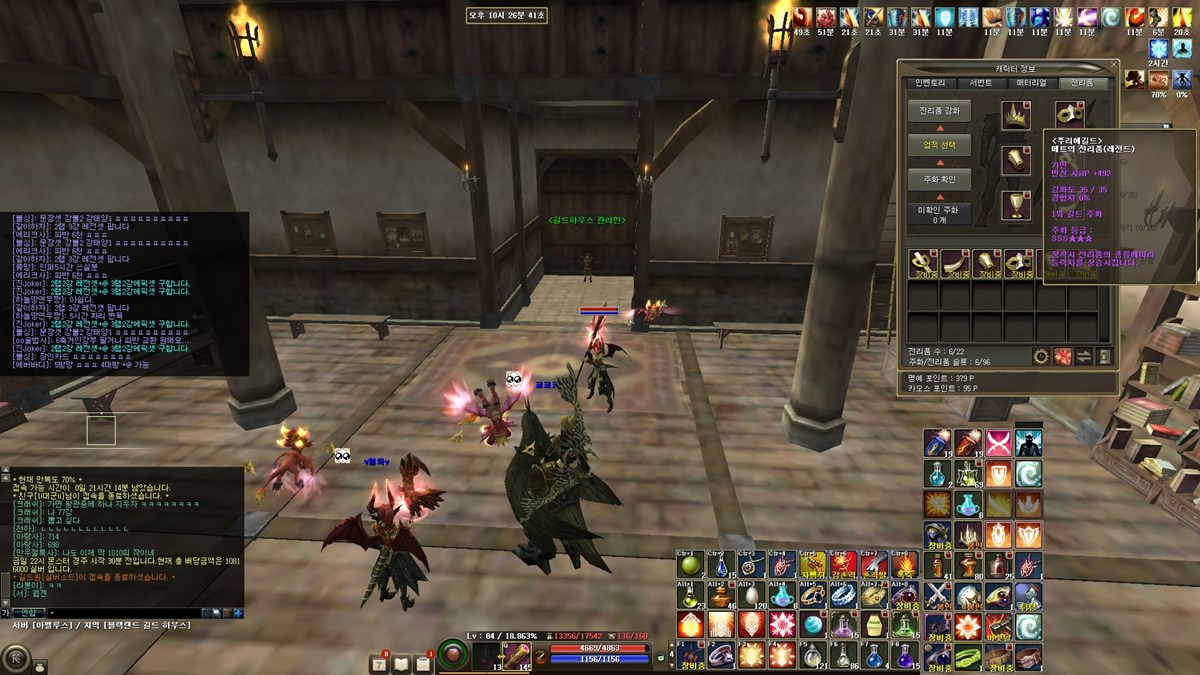This screenshot has width=1200, height=675.
Task: Select the equipped golden goblet trophy slot
Action: click(x=1016, y=205)
